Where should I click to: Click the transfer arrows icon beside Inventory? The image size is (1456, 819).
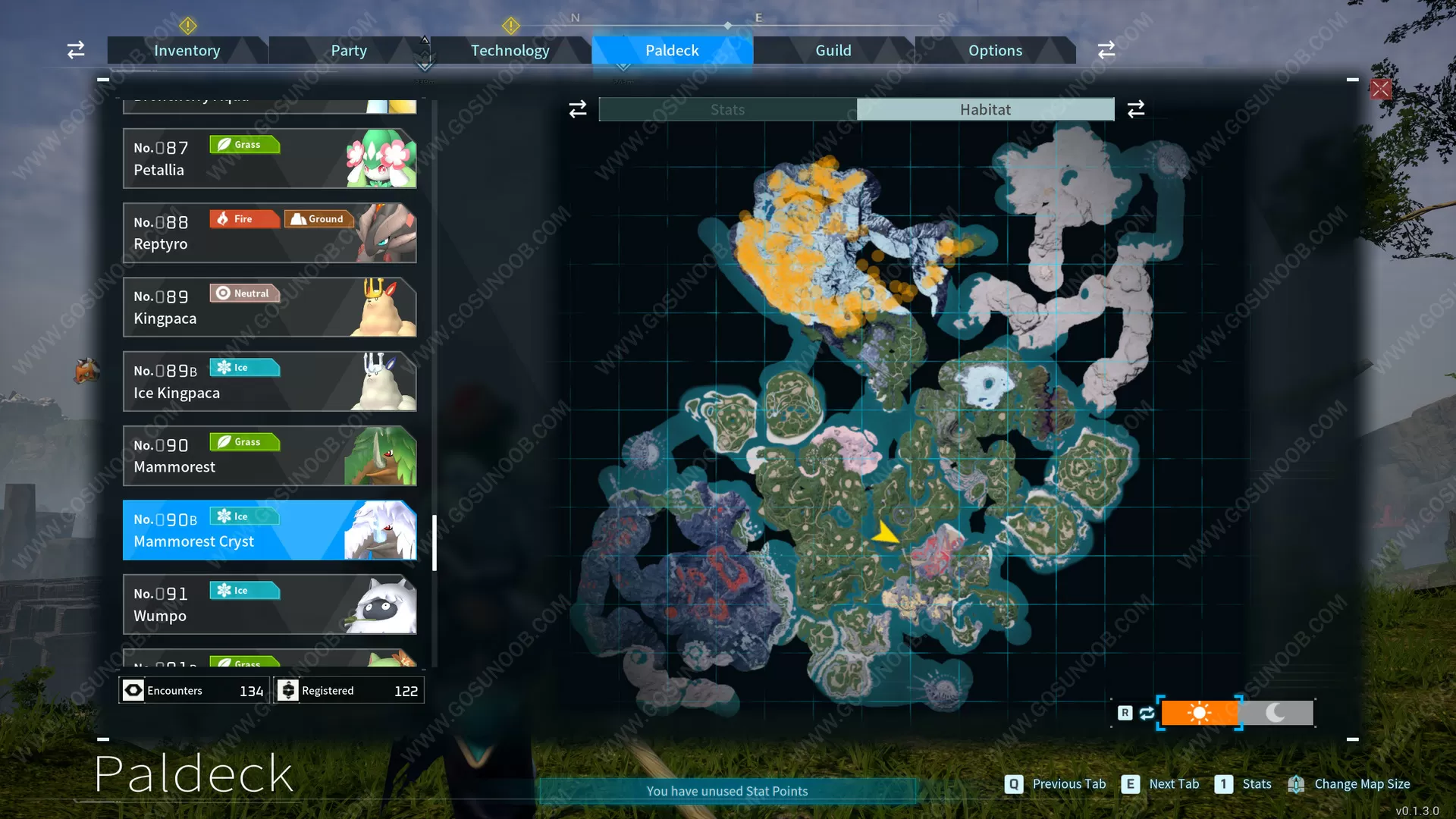coord(75,49)
